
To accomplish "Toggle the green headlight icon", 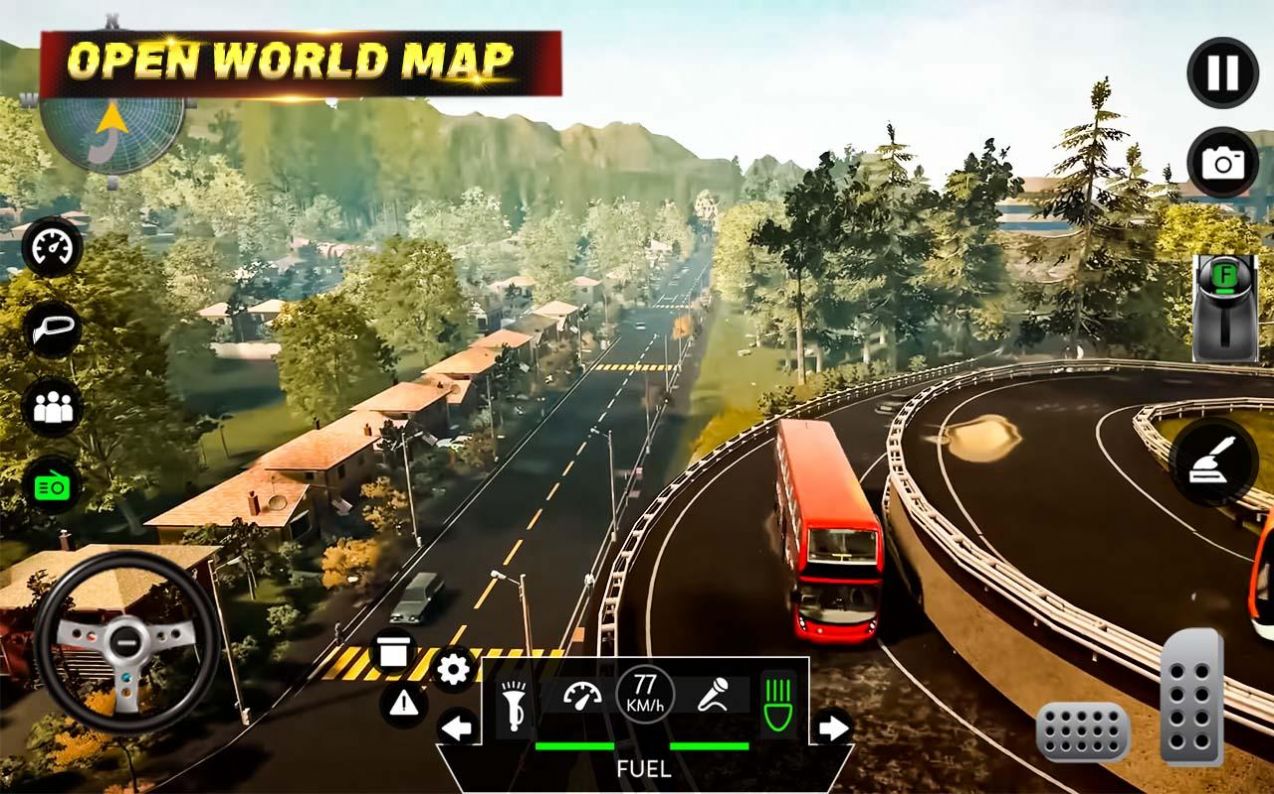I will tap(777, 696).
